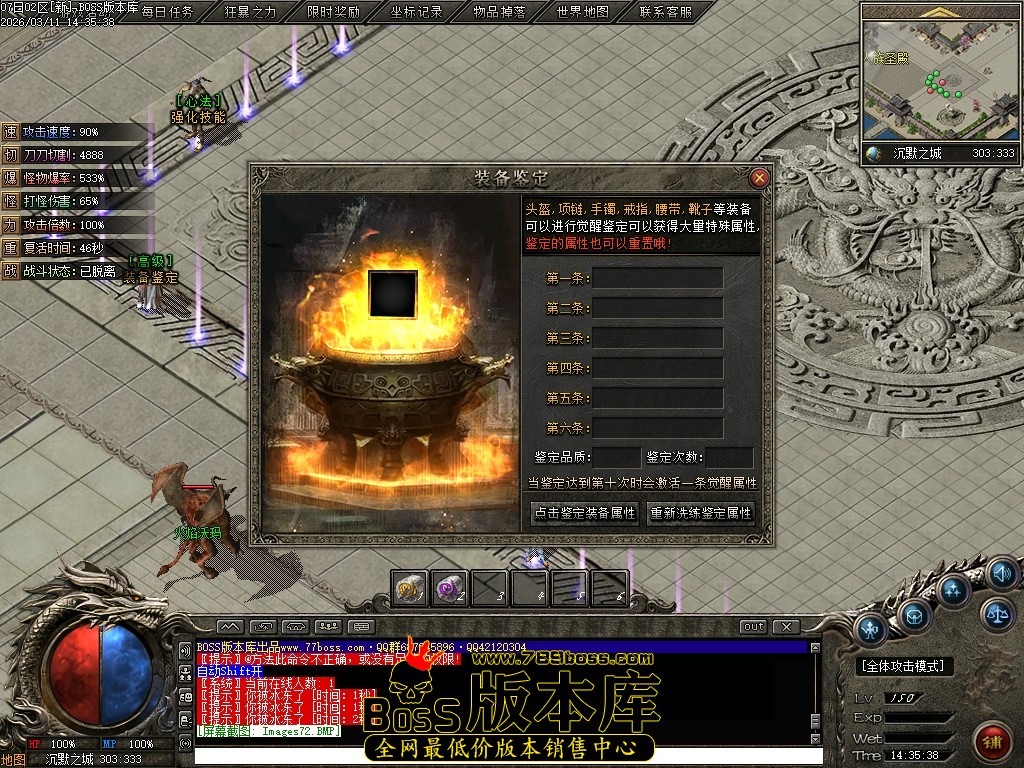Open the 世界地图 world map
The width and height of the screenshot is (1024, 768).
click(582, 12)
